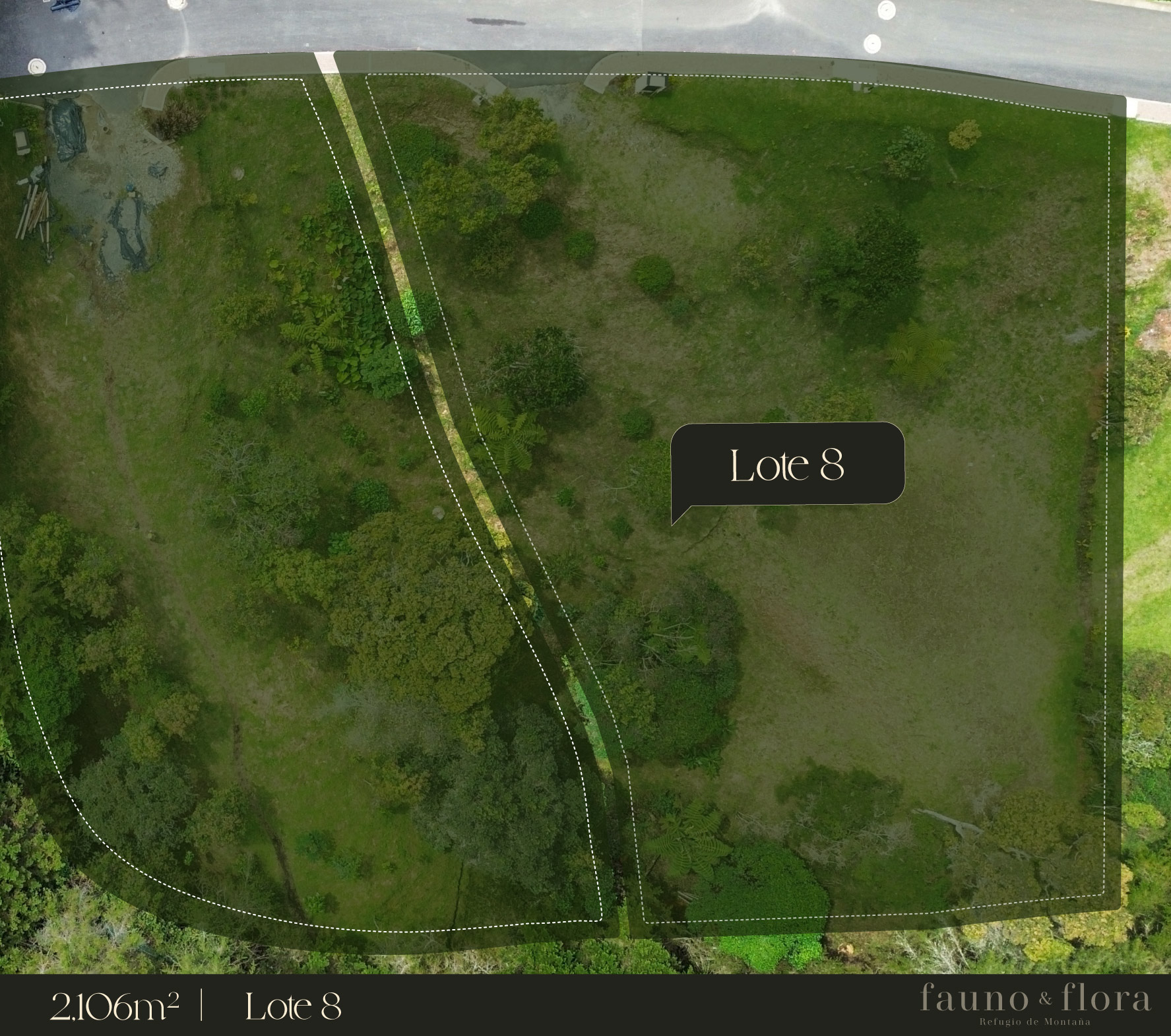Select the Lote 8 callout label

pyautogui.click(x=787, y=465)
